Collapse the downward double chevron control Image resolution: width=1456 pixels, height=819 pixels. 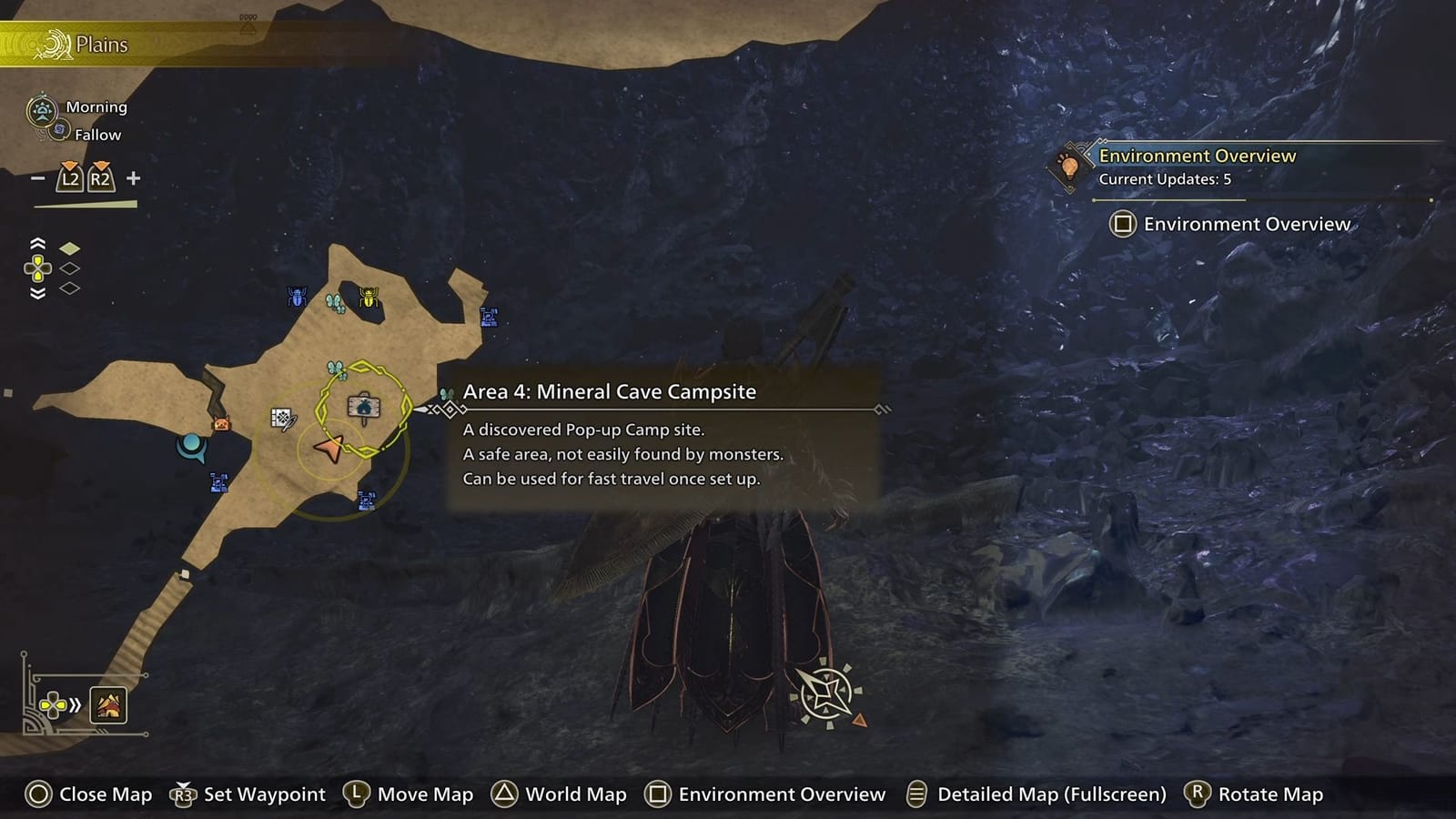click(37, 294)
